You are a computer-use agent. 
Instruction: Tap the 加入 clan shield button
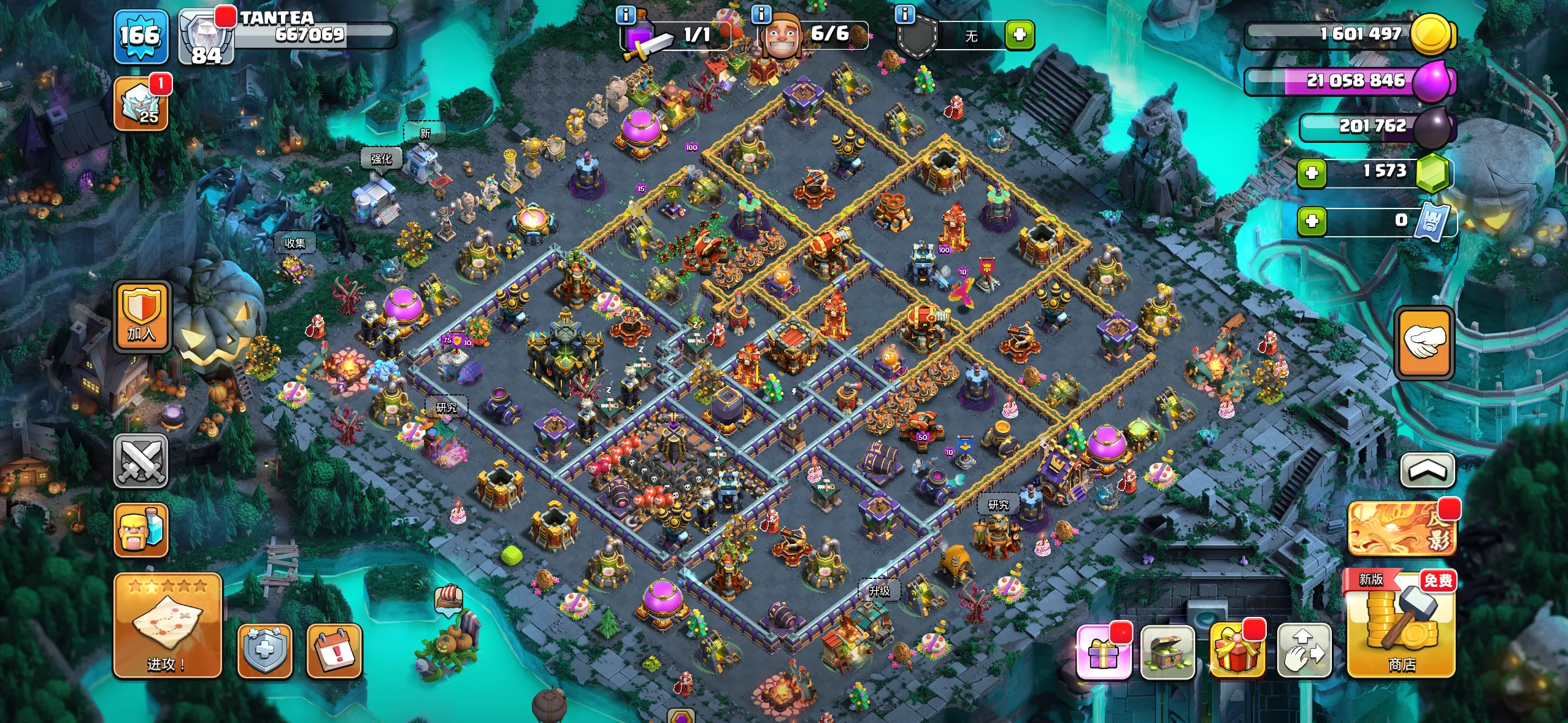(141, 316)
